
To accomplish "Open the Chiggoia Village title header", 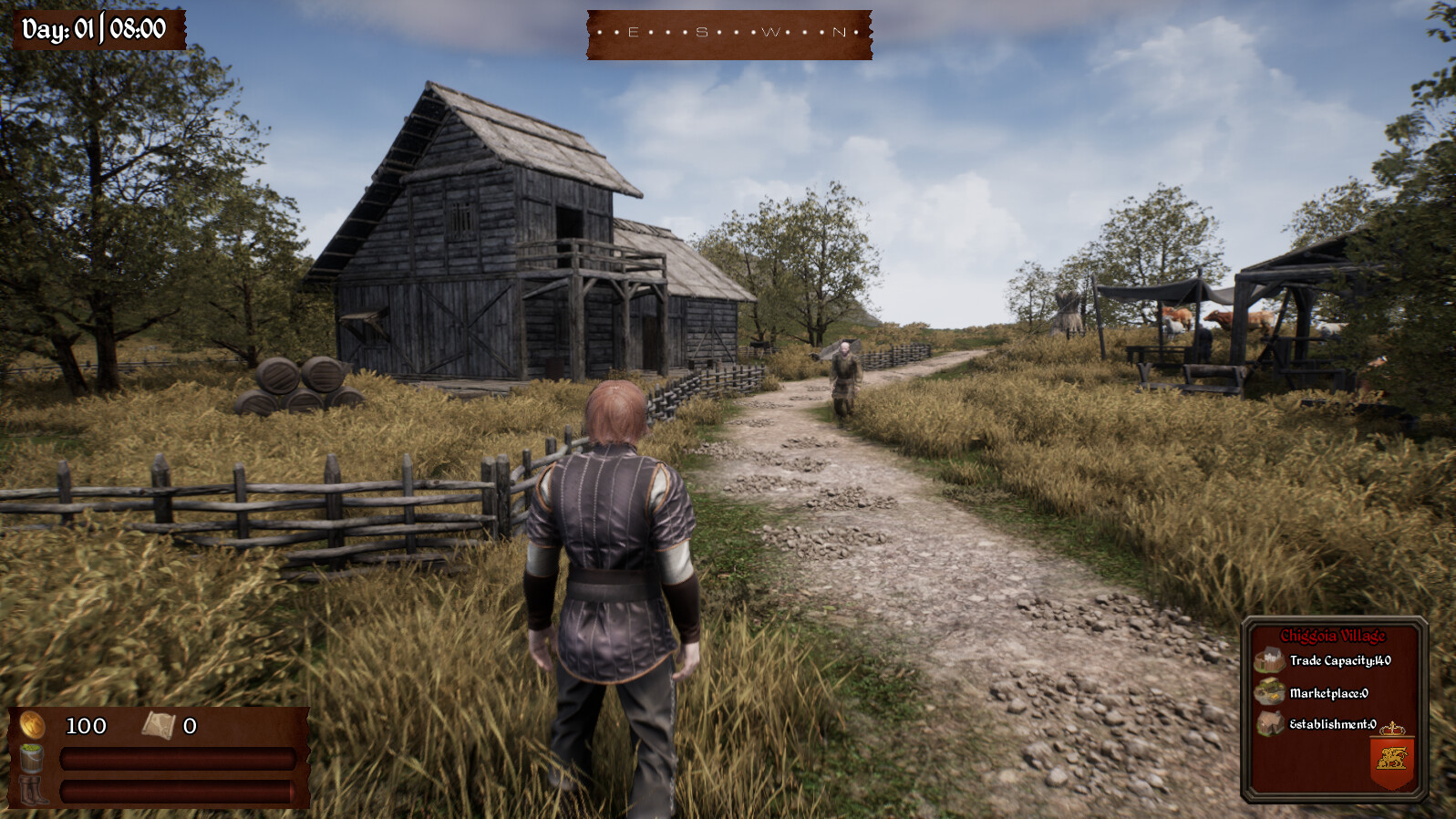I will click(x=1334, y=636).
